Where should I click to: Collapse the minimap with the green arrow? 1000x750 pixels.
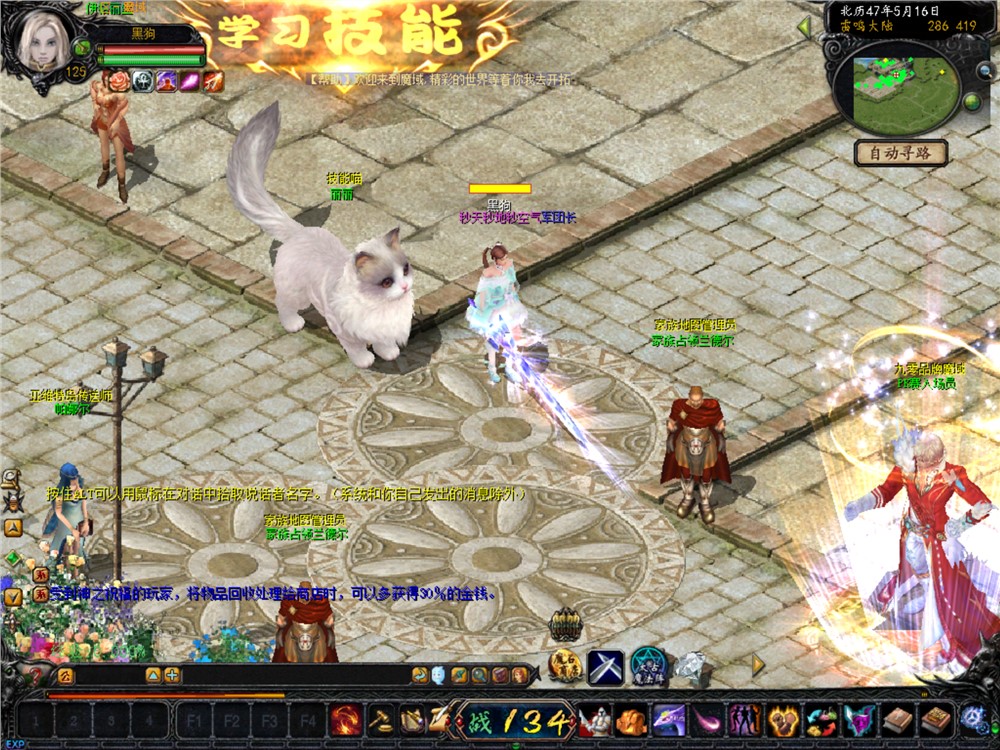tap(803, 28)
